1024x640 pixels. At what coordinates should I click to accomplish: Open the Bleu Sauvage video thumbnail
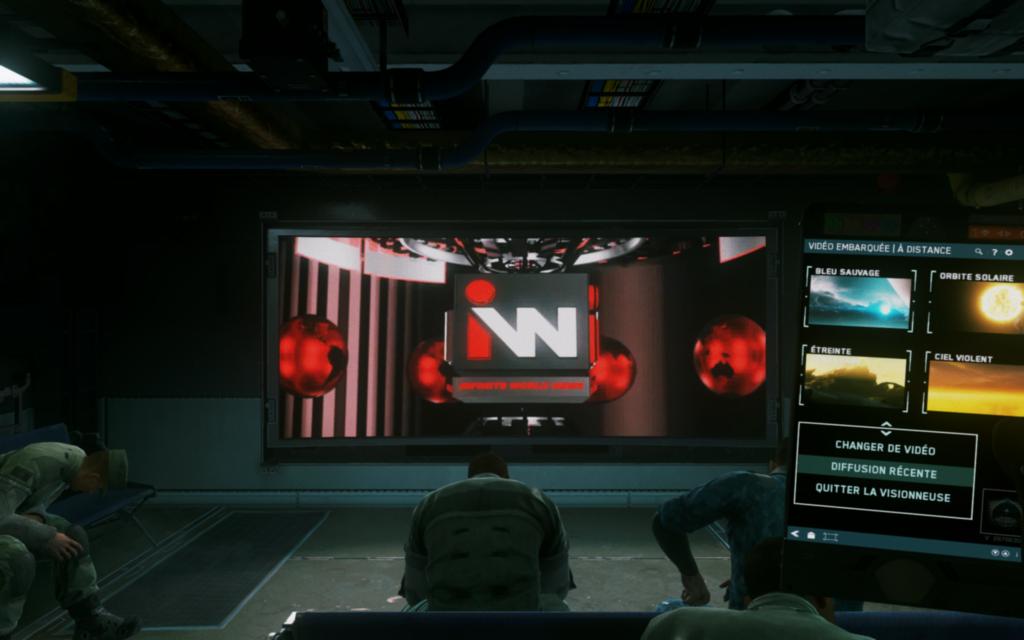(860, 302)
